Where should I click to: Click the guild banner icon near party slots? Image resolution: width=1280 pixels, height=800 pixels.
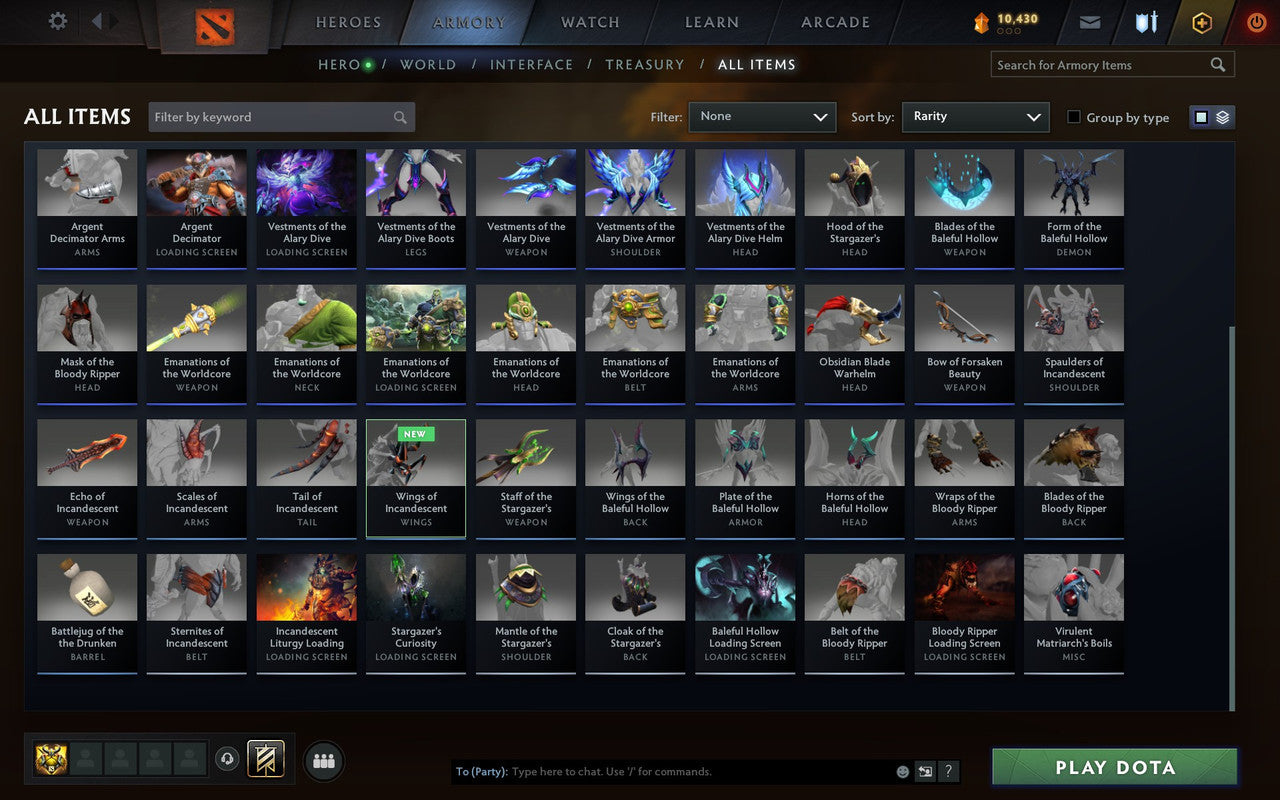tap(266, 760)
